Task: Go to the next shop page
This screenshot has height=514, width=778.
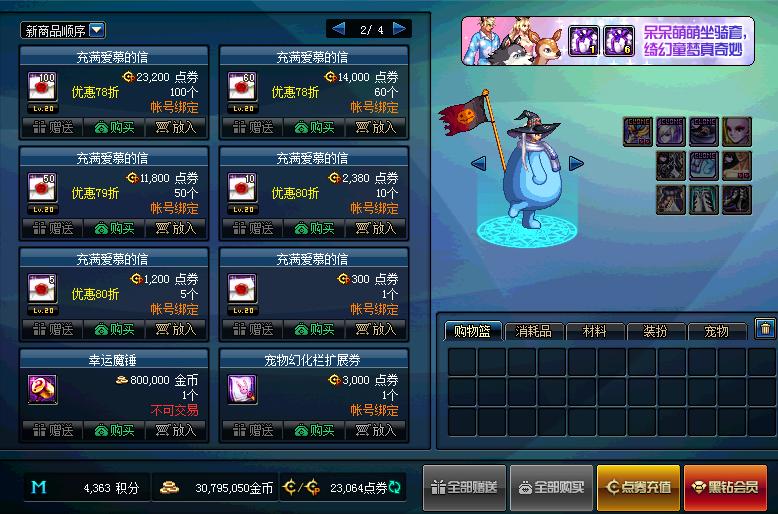Action: (x=400, y=29)
